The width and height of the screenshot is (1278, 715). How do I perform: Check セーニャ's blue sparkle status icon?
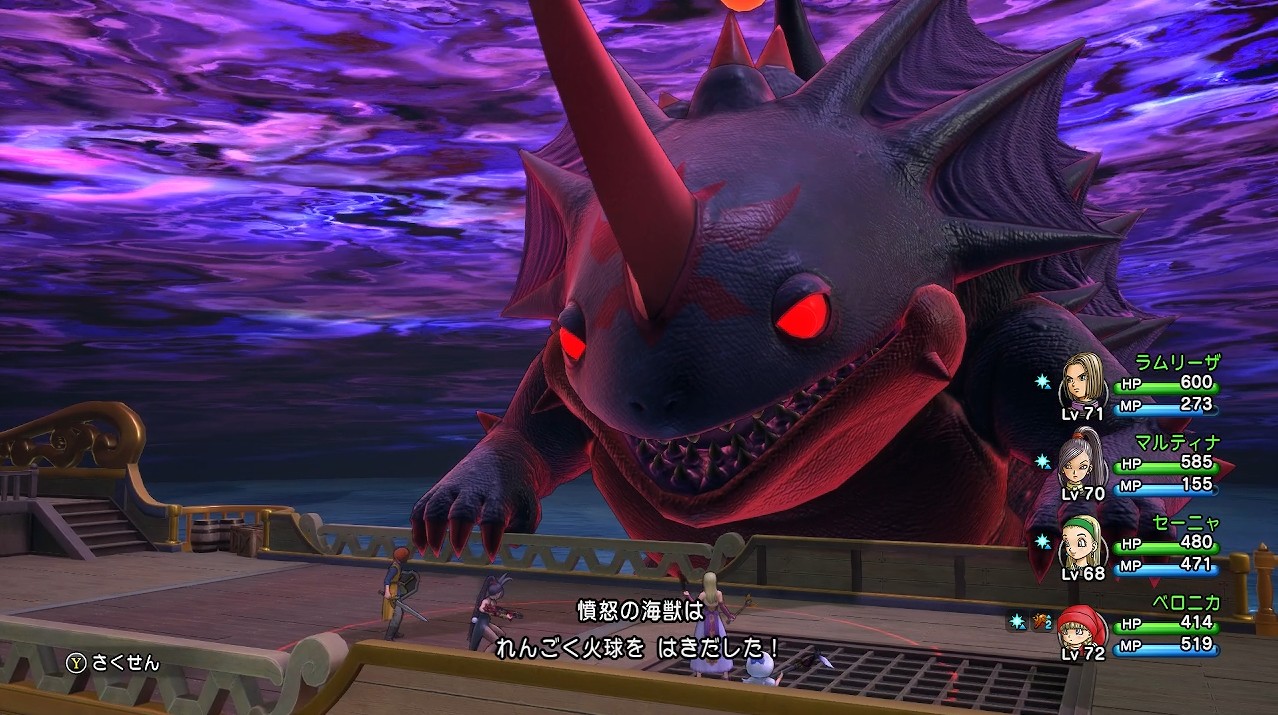[1042, 541]
